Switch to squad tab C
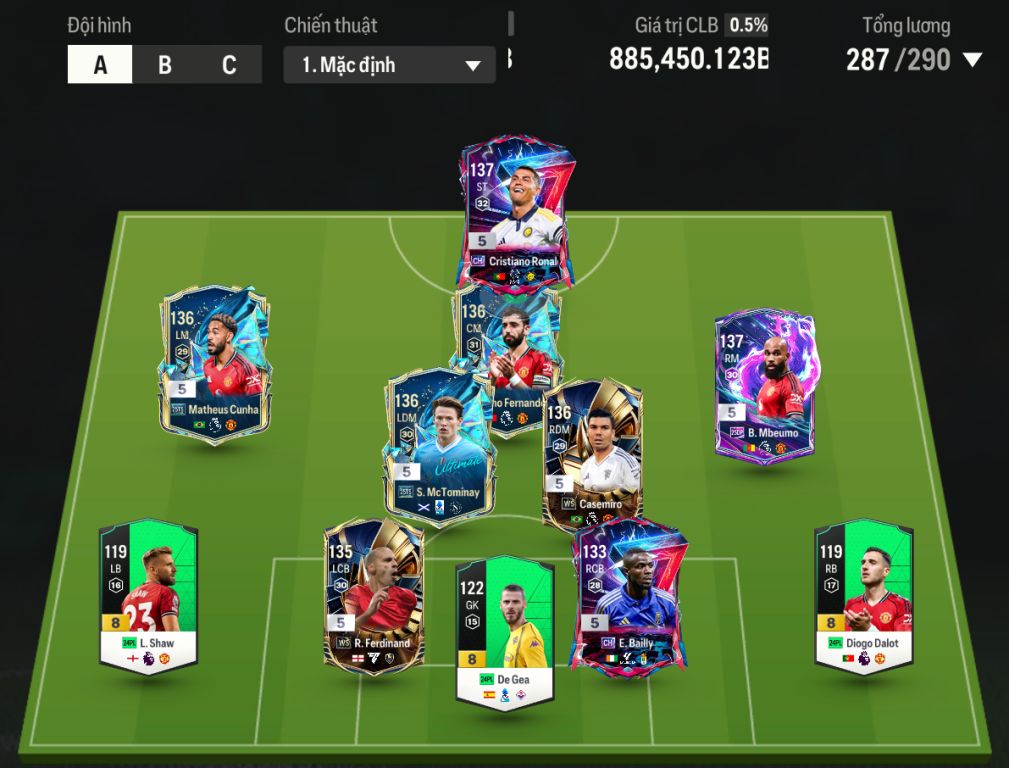 (x=229, y=65)
